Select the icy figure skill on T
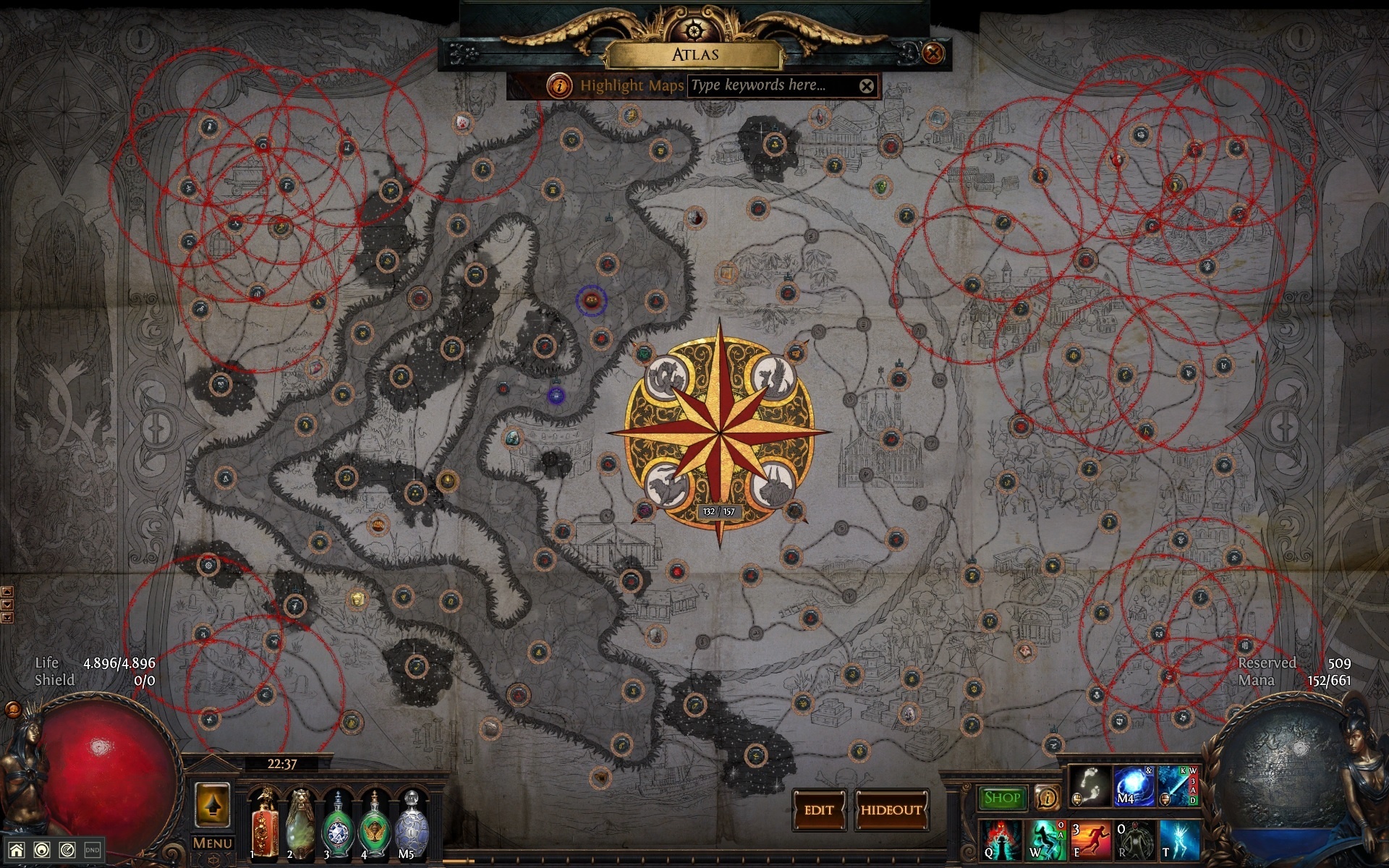Image resolution: width=1389 pixels, height=868 pixels. (1179, 839)
